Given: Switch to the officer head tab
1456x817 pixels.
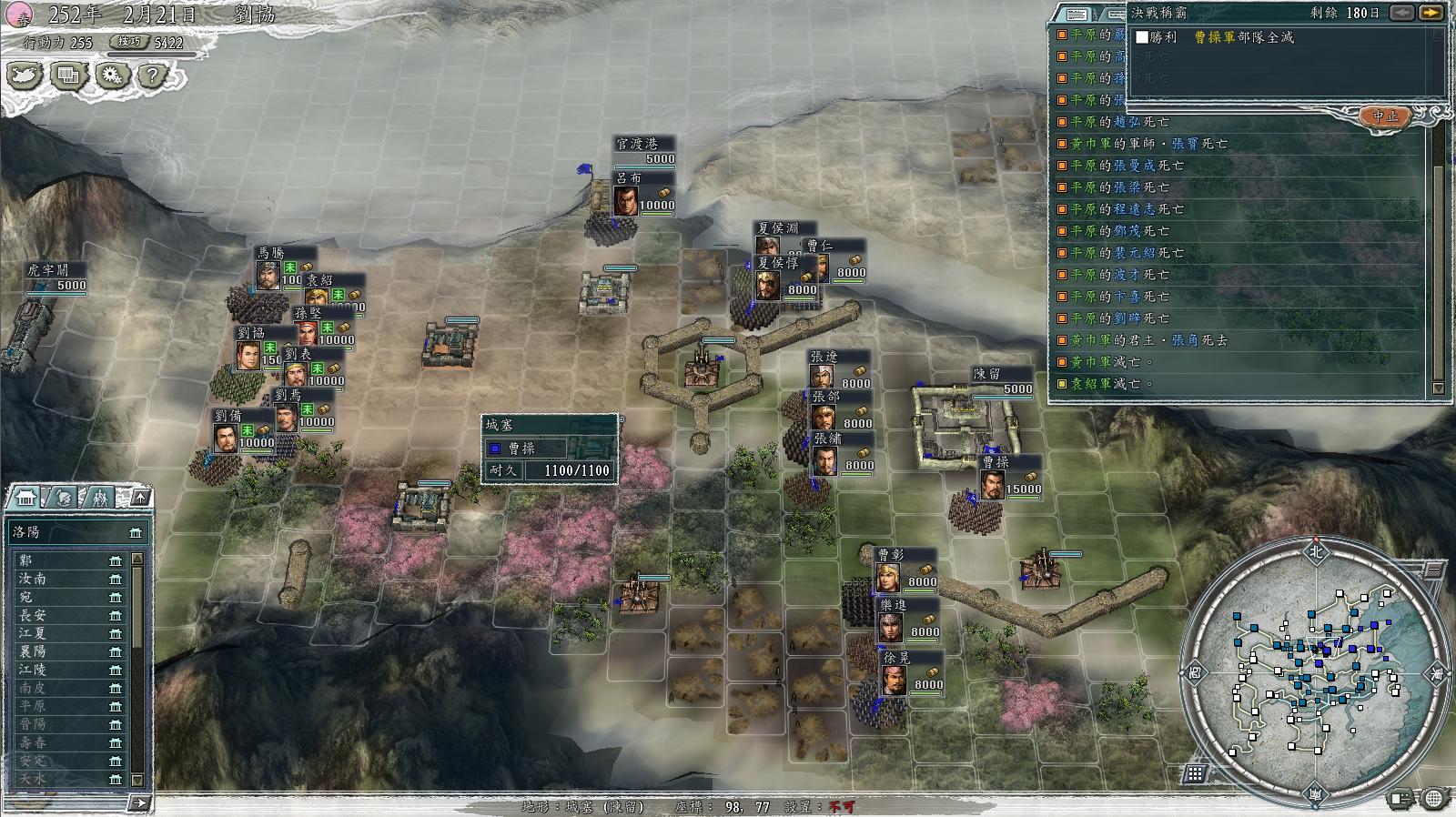Looking at the screenshot, I should 64,498.
